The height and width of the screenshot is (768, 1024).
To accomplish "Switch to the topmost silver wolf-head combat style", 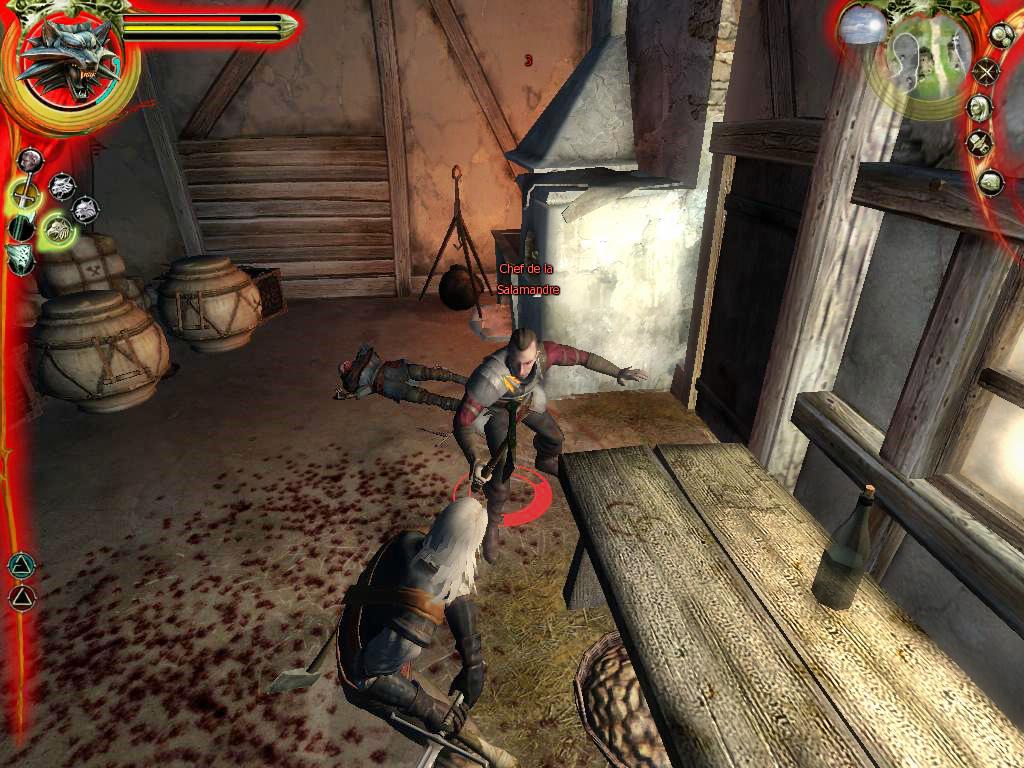I will (x=62, y=185).
